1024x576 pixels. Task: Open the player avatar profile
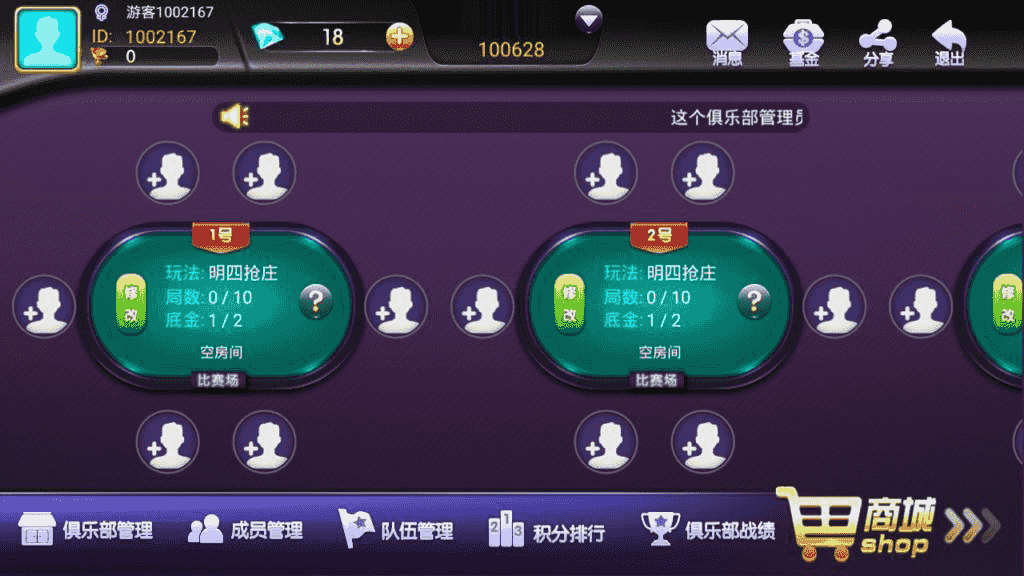(47, 39)
